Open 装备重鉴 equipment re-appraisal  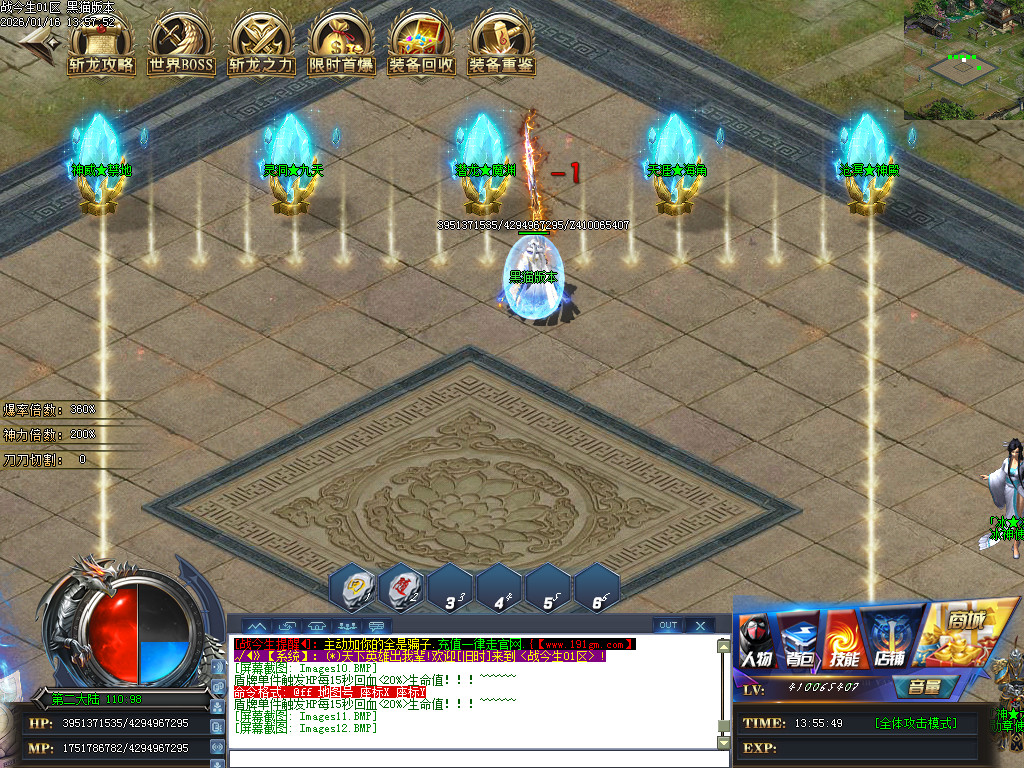tap(501, 45)
